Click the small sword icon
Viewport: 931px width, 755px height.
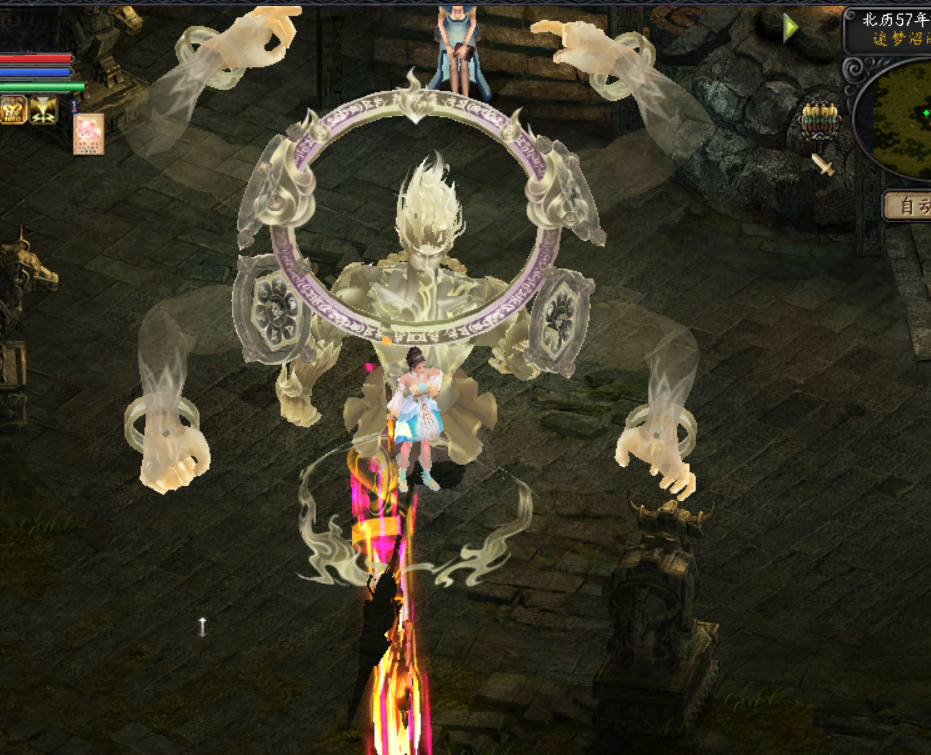tap(822, 164)
